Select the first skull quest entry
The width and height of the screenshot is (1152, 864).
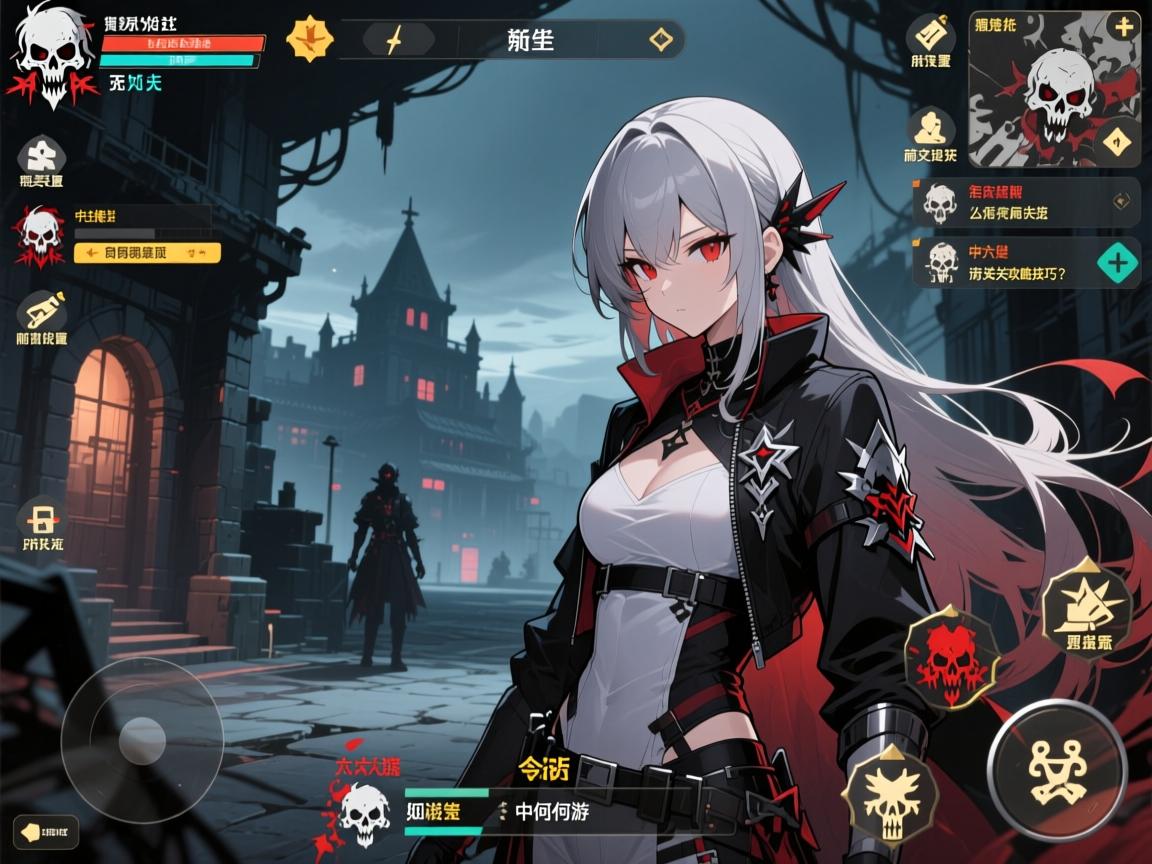(x=1025, y=202)
